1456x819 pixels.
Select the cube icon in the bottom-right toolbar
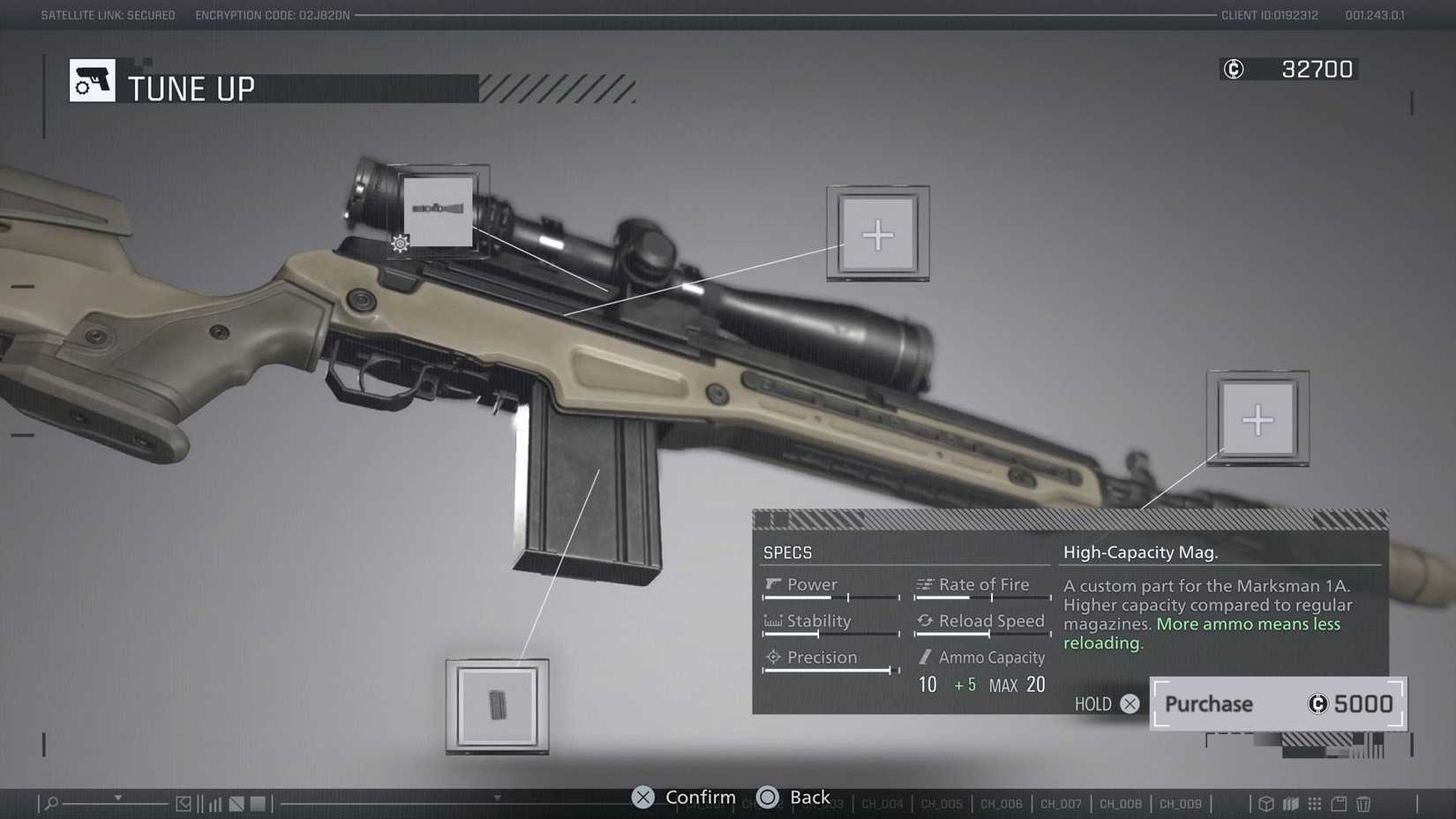point(1266,803)
